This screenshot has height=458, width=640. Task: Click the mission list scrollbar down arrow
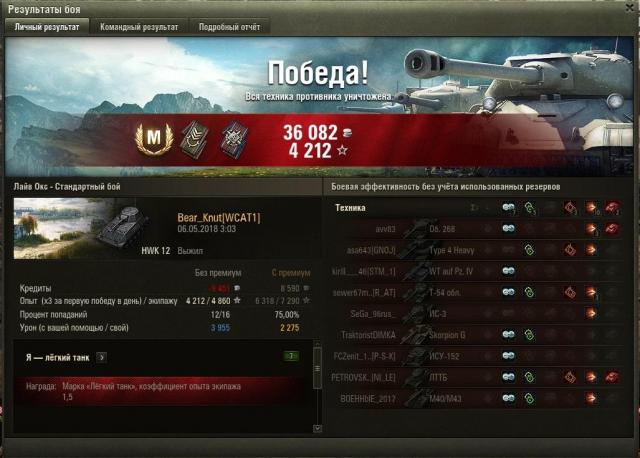click(318, 429)
